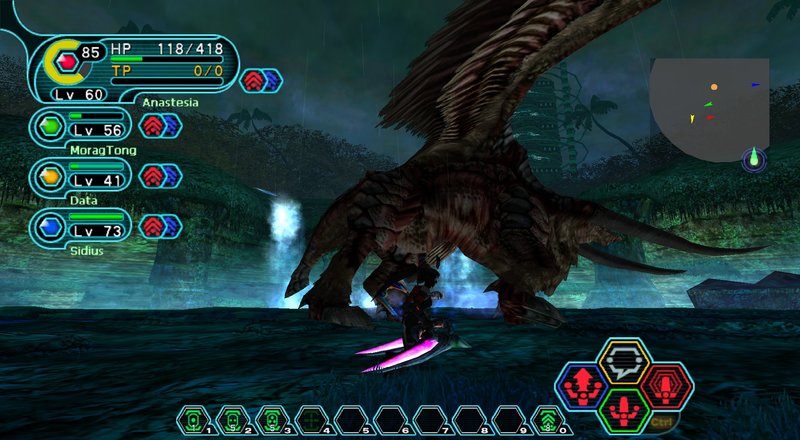The width and height of the screenshot is (800, 440).
Task: Activate the hotbar item in slot 3
Action: 272,419
